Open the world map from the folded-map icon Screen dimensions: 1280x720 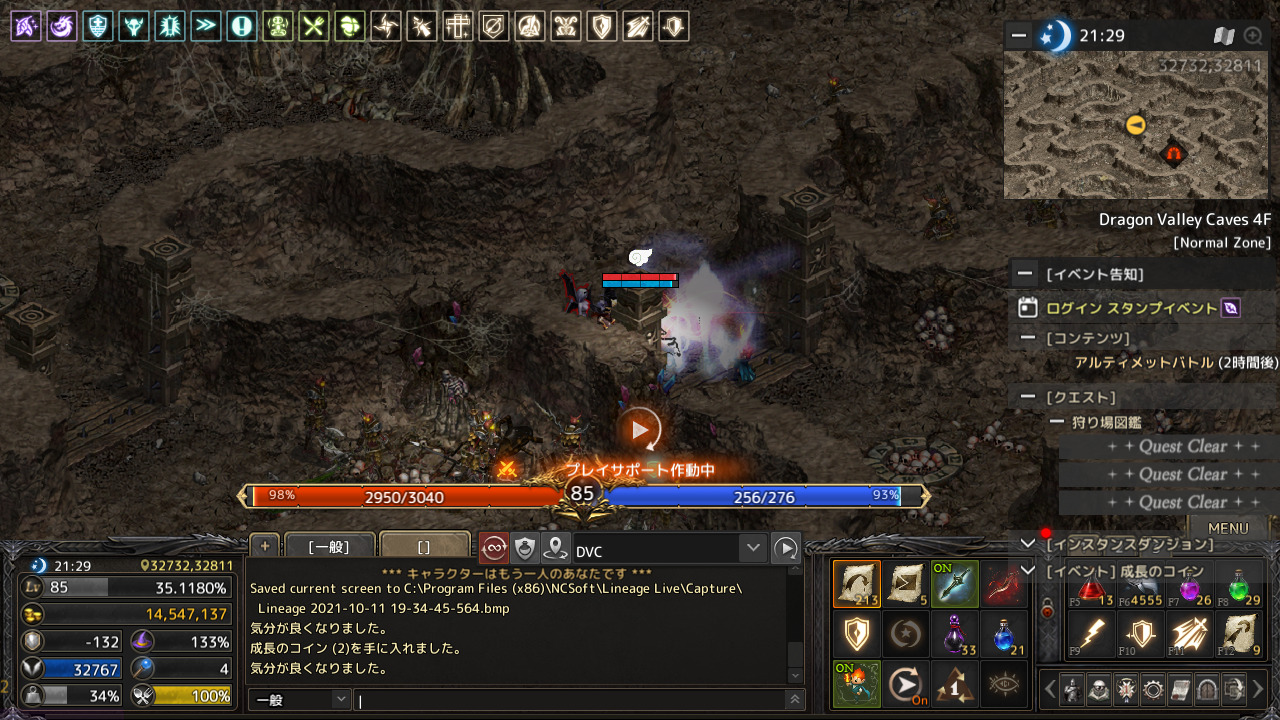click(1224, 36)
